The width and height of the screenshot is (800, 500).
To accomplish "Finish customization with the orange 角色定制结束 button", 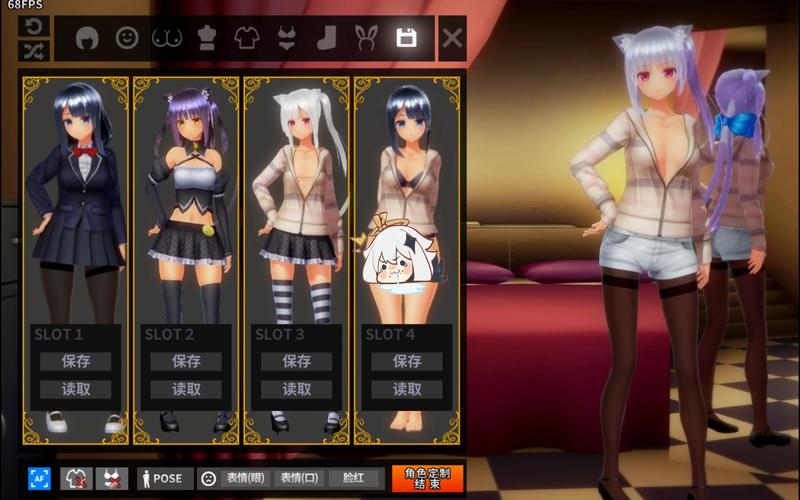I will (x=427, y=478).
